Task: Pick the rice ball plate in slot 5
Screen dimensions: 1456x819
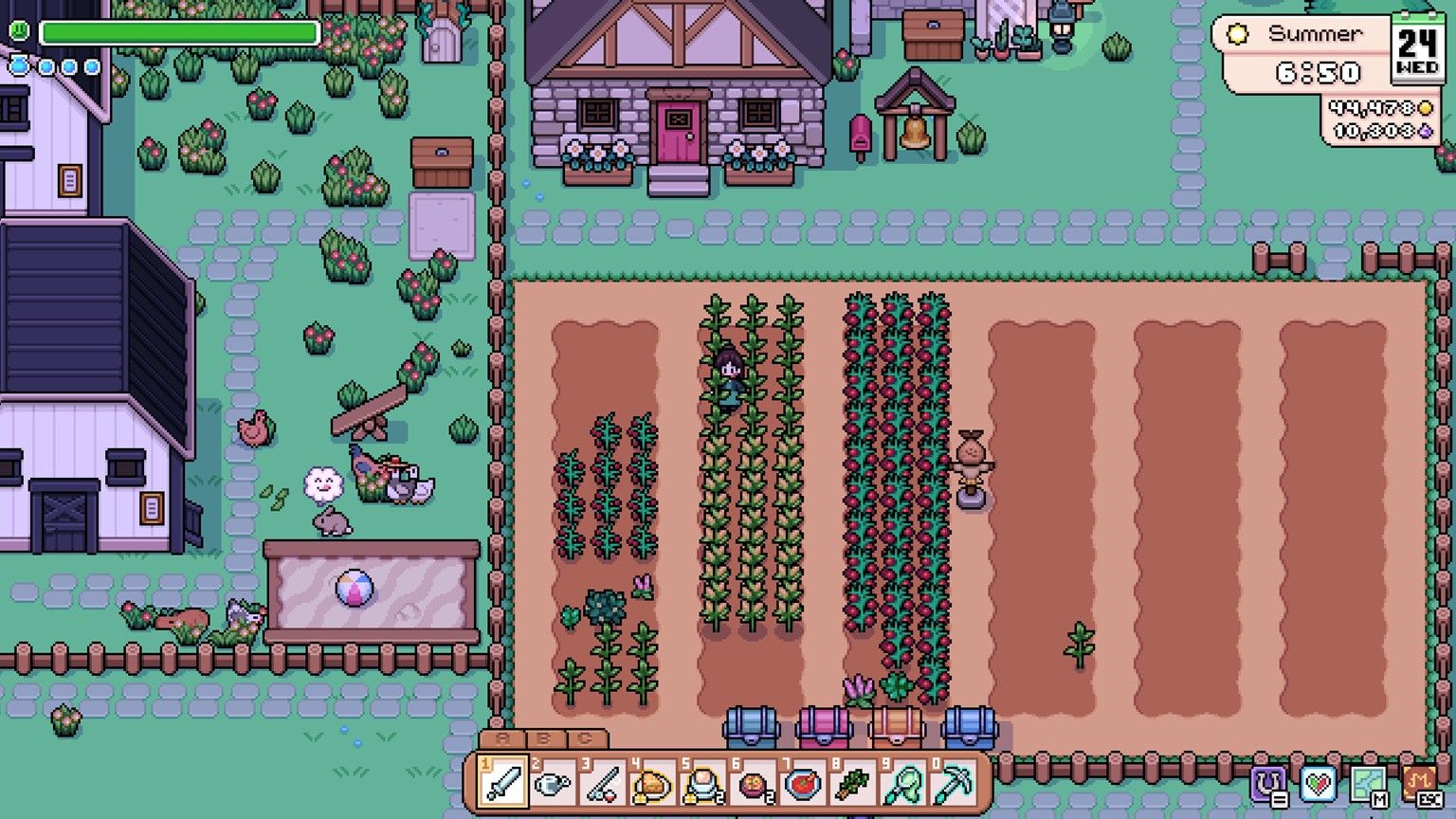Action: [x=702, y=784]
